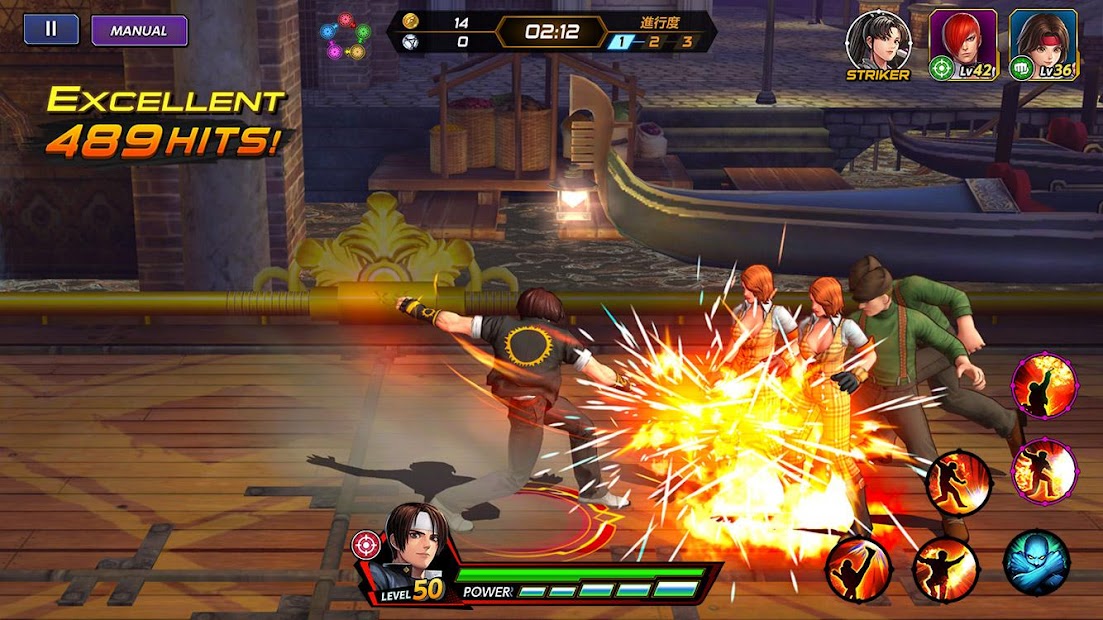
Task: Use the purple-ringed punching flame skill
Action: 1044,470
